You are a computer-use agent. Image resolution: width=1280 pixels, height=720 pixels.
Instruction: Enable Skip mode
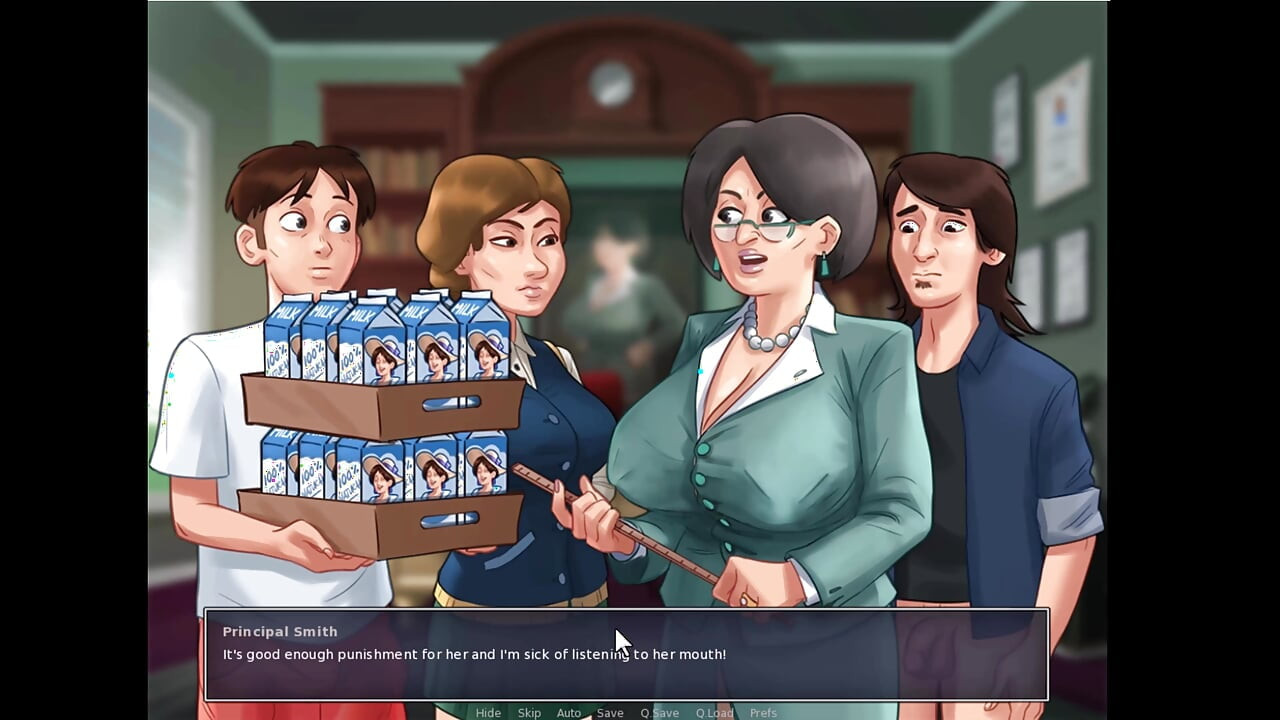point(529,712)
